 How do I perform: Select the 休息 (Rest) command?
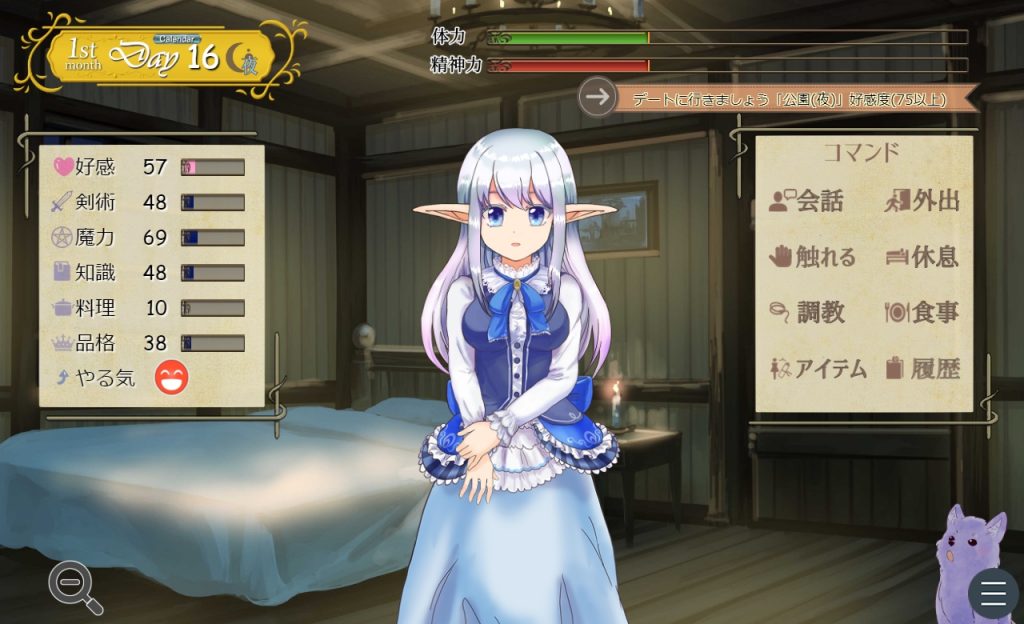pos(922,257)
